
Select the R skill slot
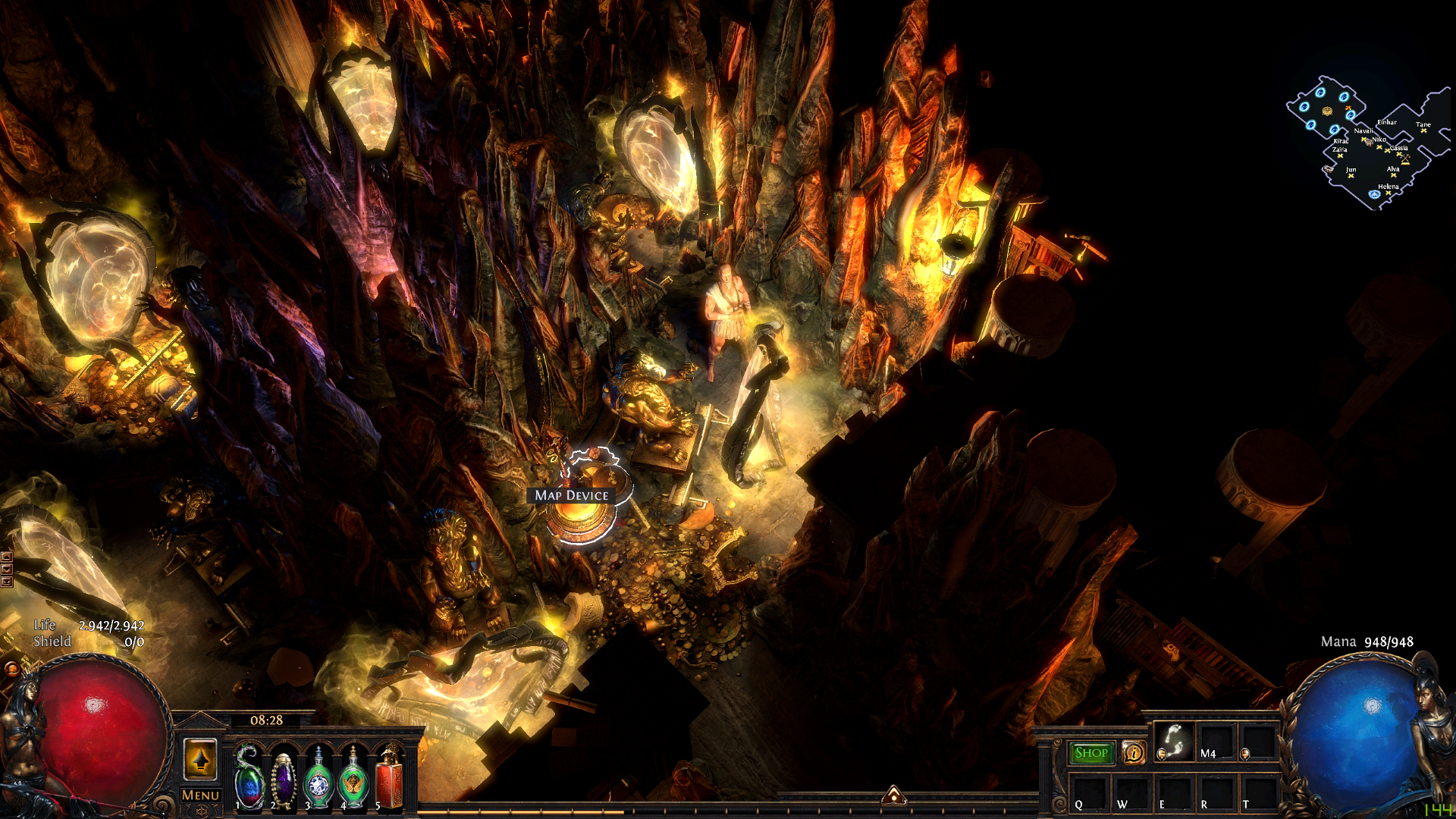pyautogui.click(x=1216, y=794)
